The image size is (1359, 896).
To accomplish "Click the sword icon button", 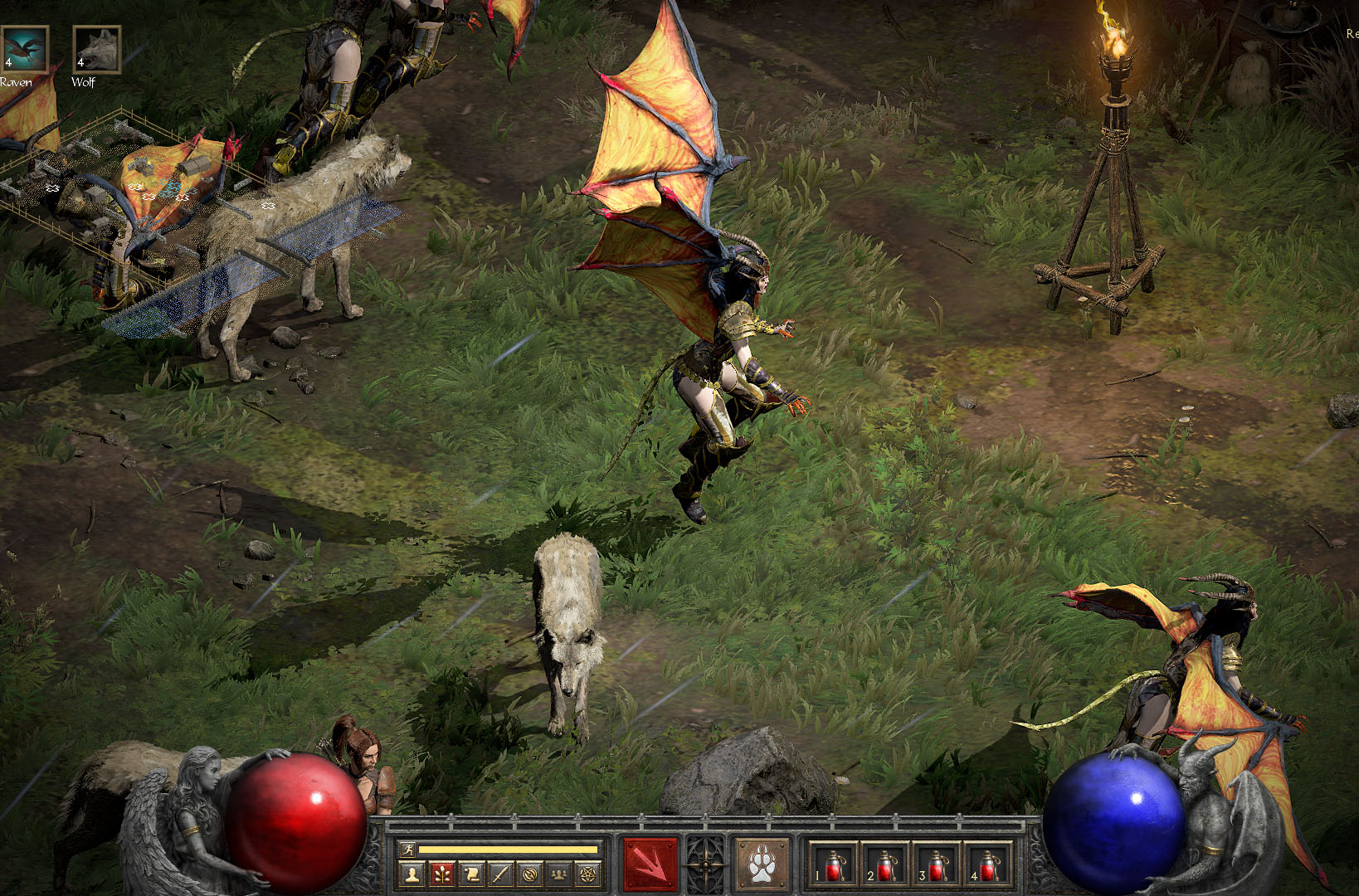I will pyautogui.click(x=500, y=873).
